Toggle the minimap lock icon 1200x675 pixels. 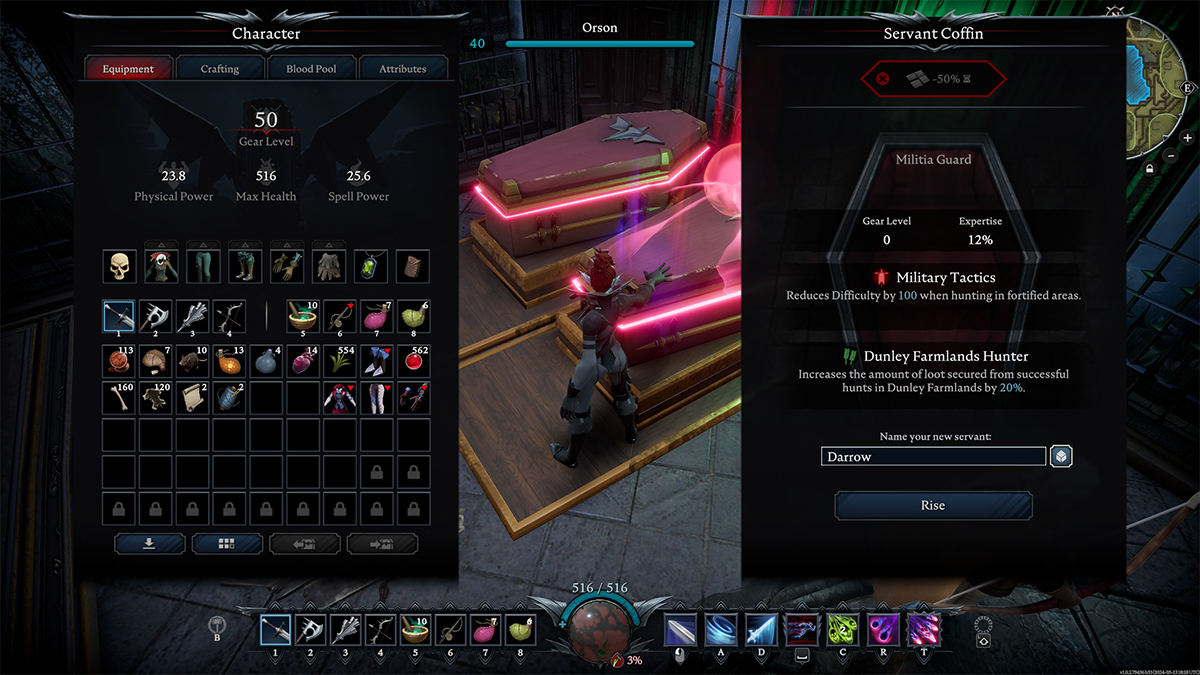coord(1150,170)
